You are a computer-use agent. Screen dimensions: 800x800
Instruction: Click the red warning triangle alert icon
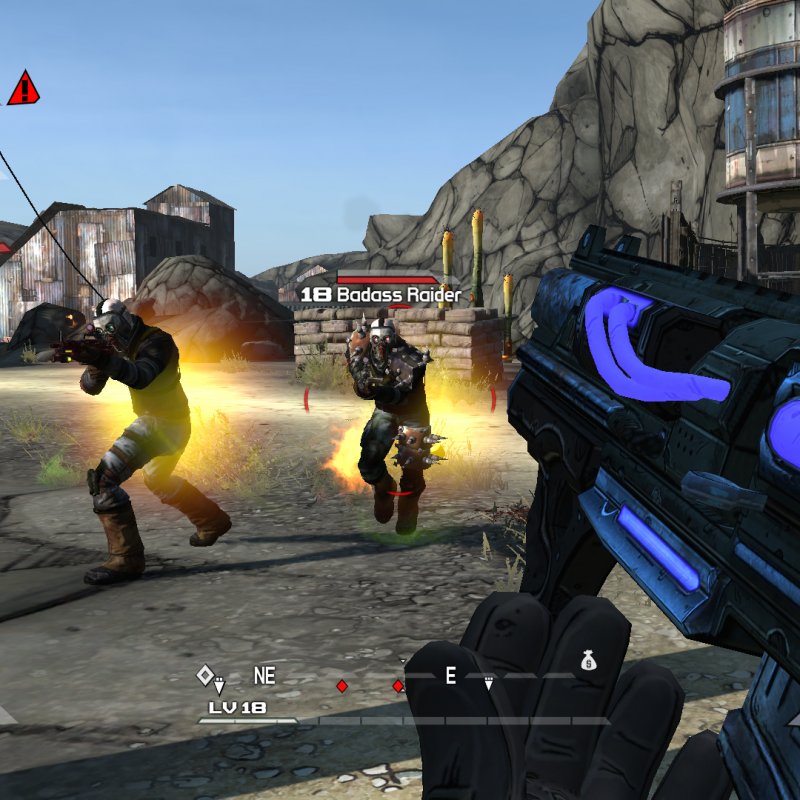click(x=22, y=89)
